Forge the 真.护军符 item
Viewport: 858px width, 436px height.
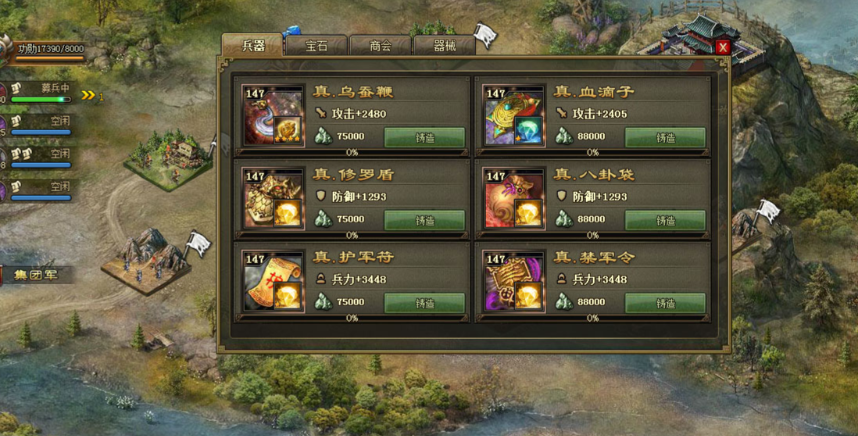tap(424, 302)
